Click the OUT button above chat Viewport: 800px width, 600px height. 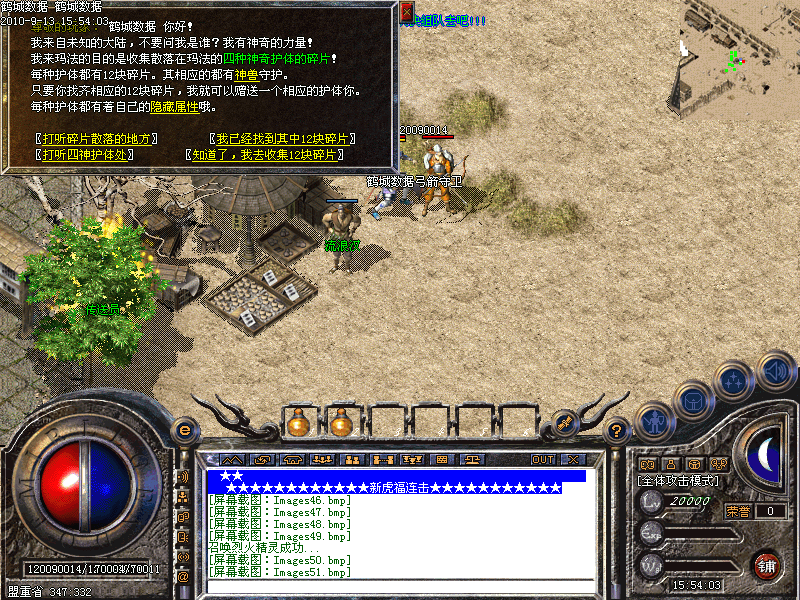[543, 460]
